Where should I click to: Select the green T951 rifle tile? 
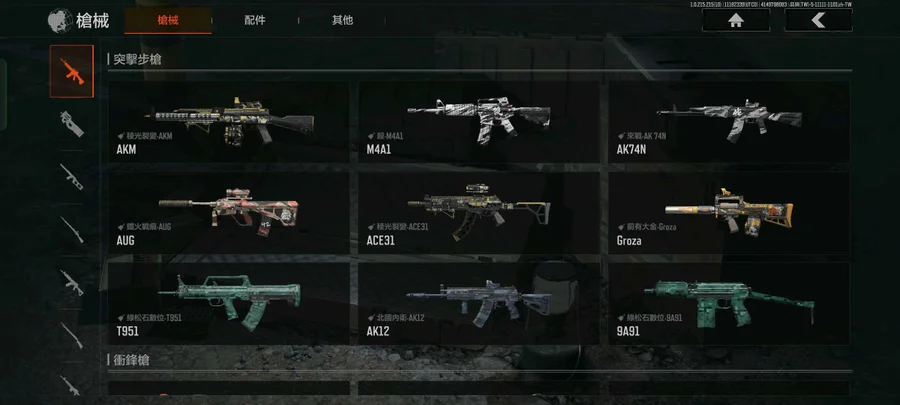click(229, 301)
